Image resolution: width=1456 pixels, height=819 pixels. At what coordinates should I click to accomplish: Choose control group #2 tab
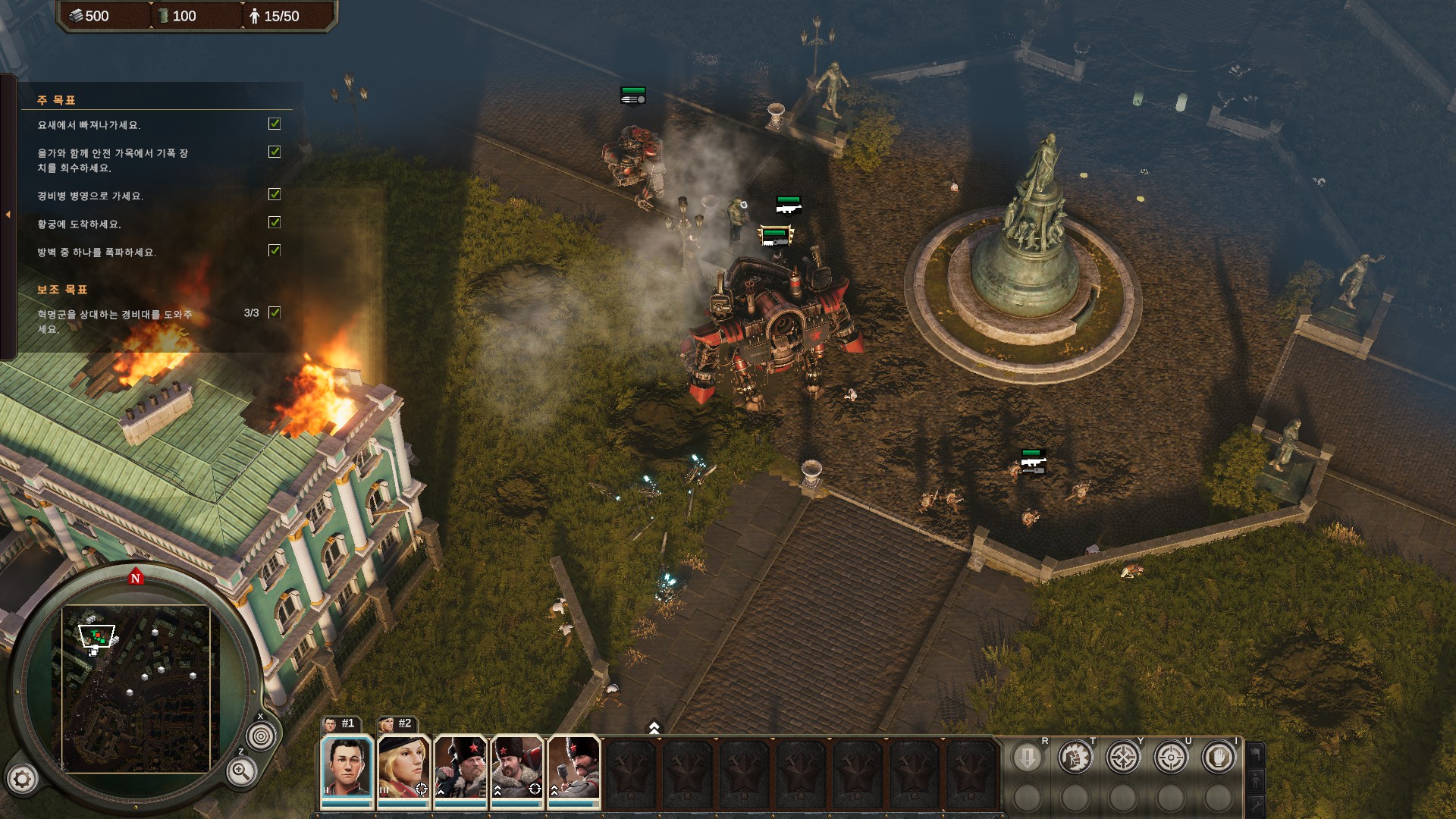pos(397,723)
